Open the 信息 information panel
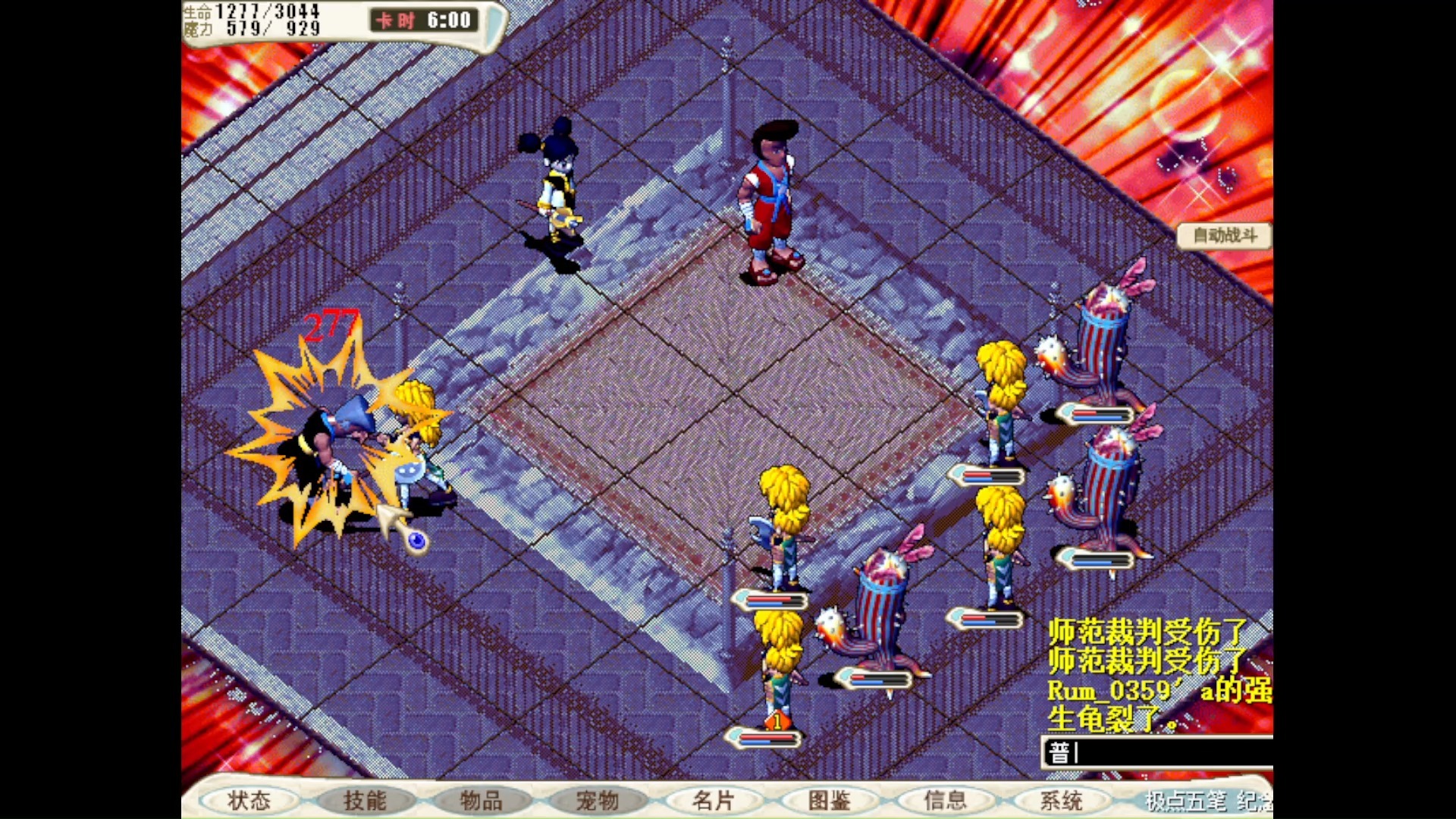1456x819 pixels. click(x=944, y=801)
